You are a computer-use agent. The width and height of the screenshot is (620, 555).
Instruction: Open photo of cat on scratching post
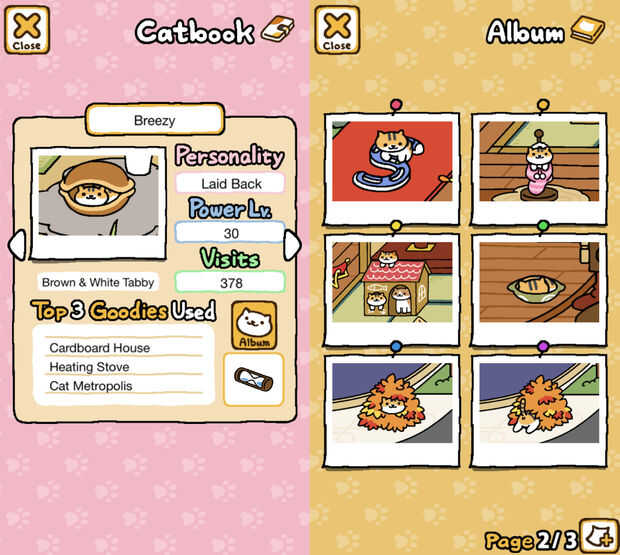(x=539, y=163)
